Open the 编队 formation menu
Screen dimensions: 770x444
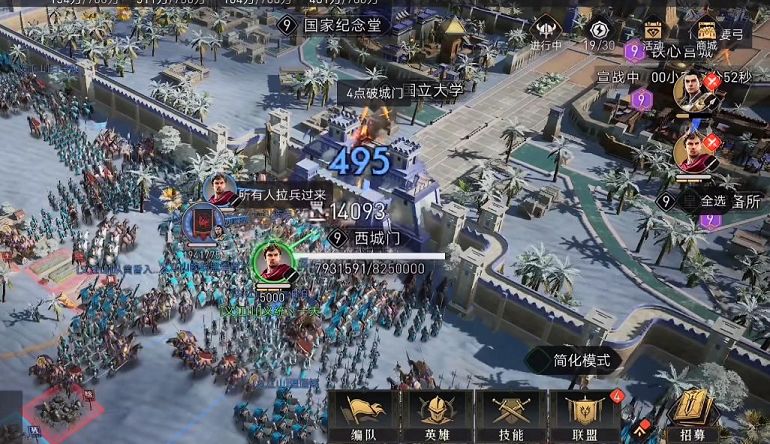coord(365,415)
